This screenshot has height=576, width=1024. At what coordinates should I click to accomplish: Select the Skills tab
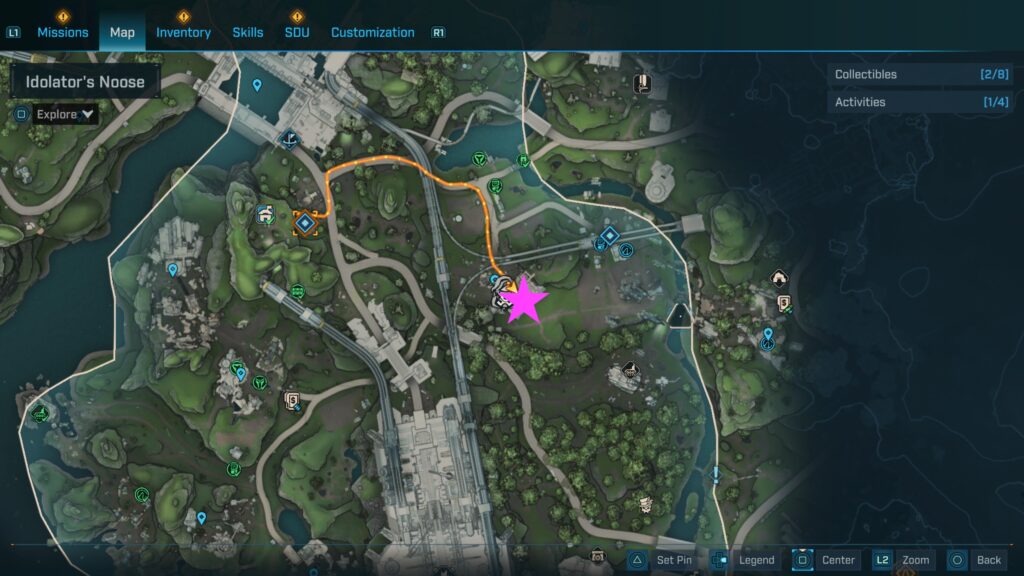(x=248, y=32)
